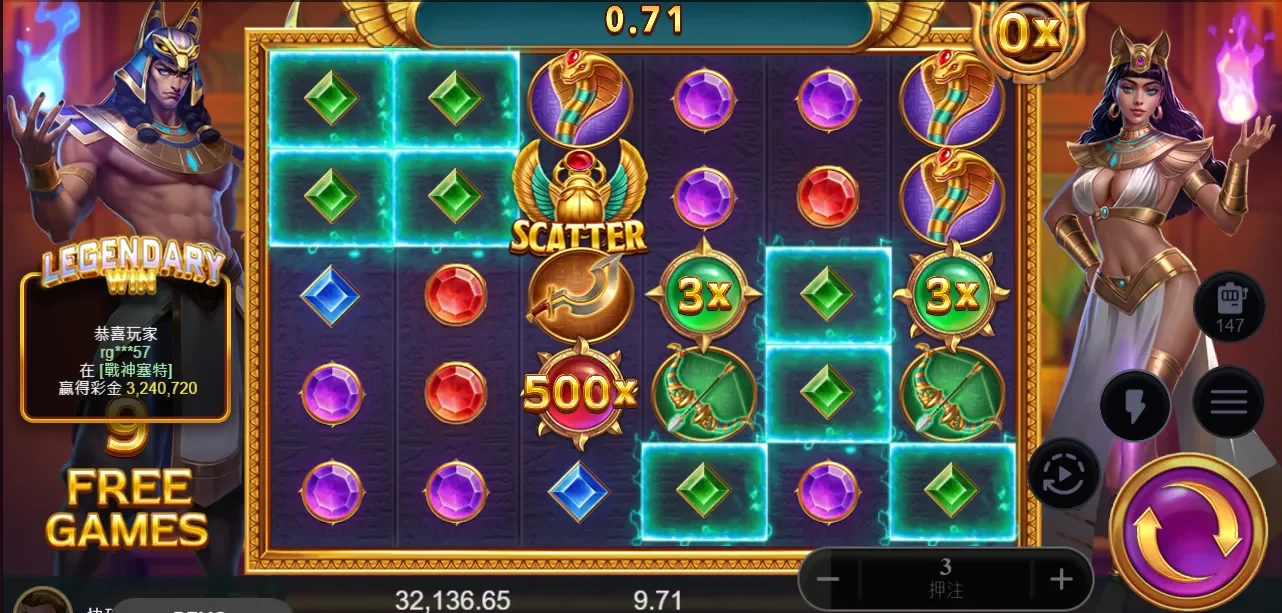Click the player avatar portrait
This screenshot has width=1282, height=613.
[43, 601]
